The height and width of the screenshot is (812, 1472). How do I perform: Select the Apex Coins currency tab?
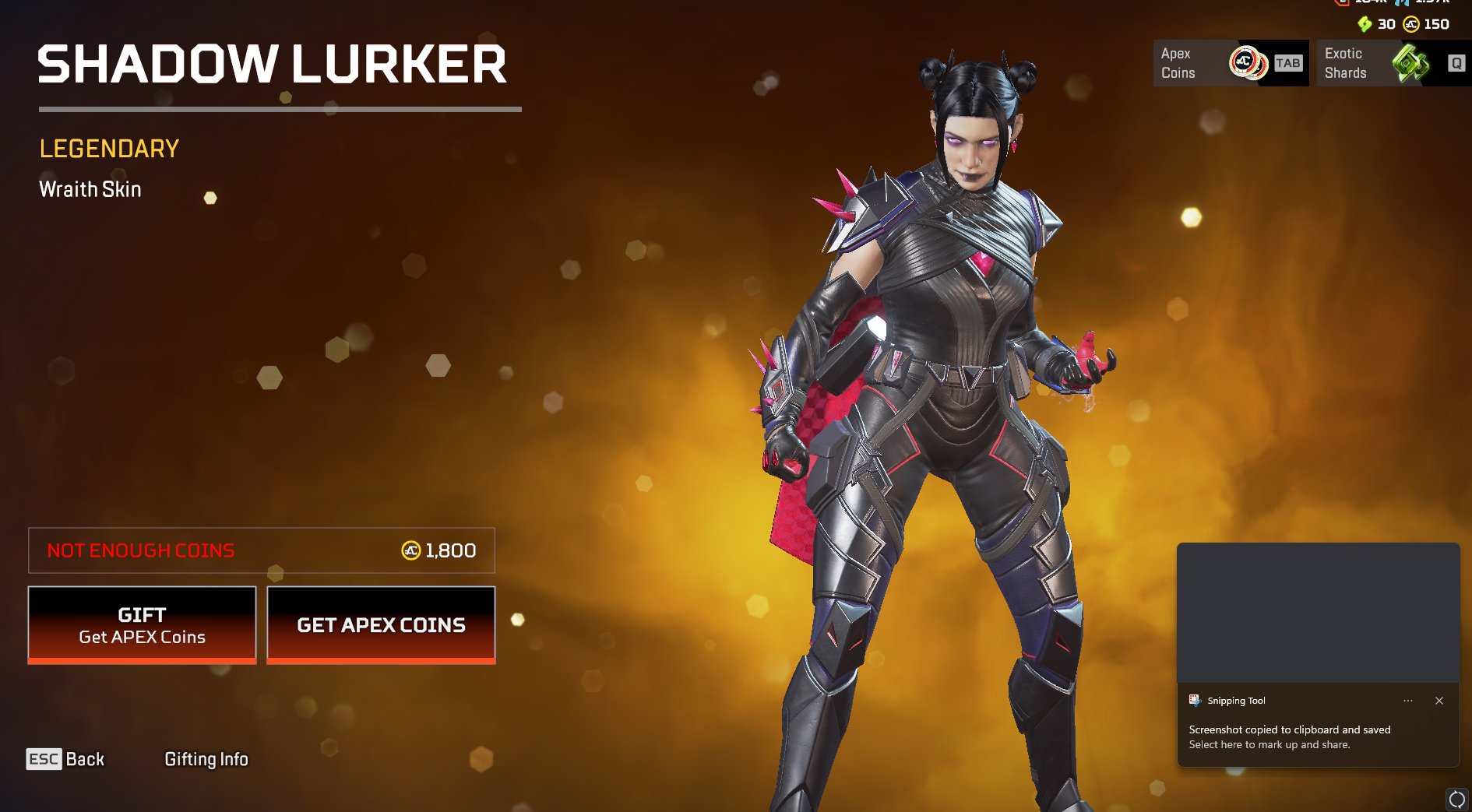(1230, 63)
